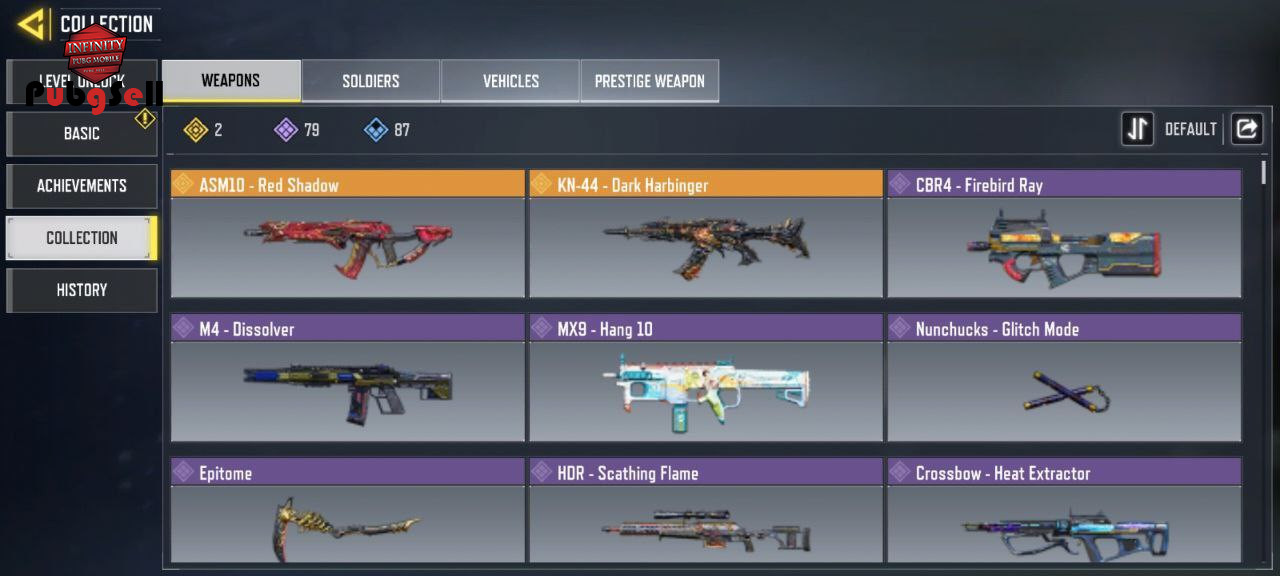Viewport: 1280px width, 576px height.
Task: Open the Achievements section
Action: 82,186
